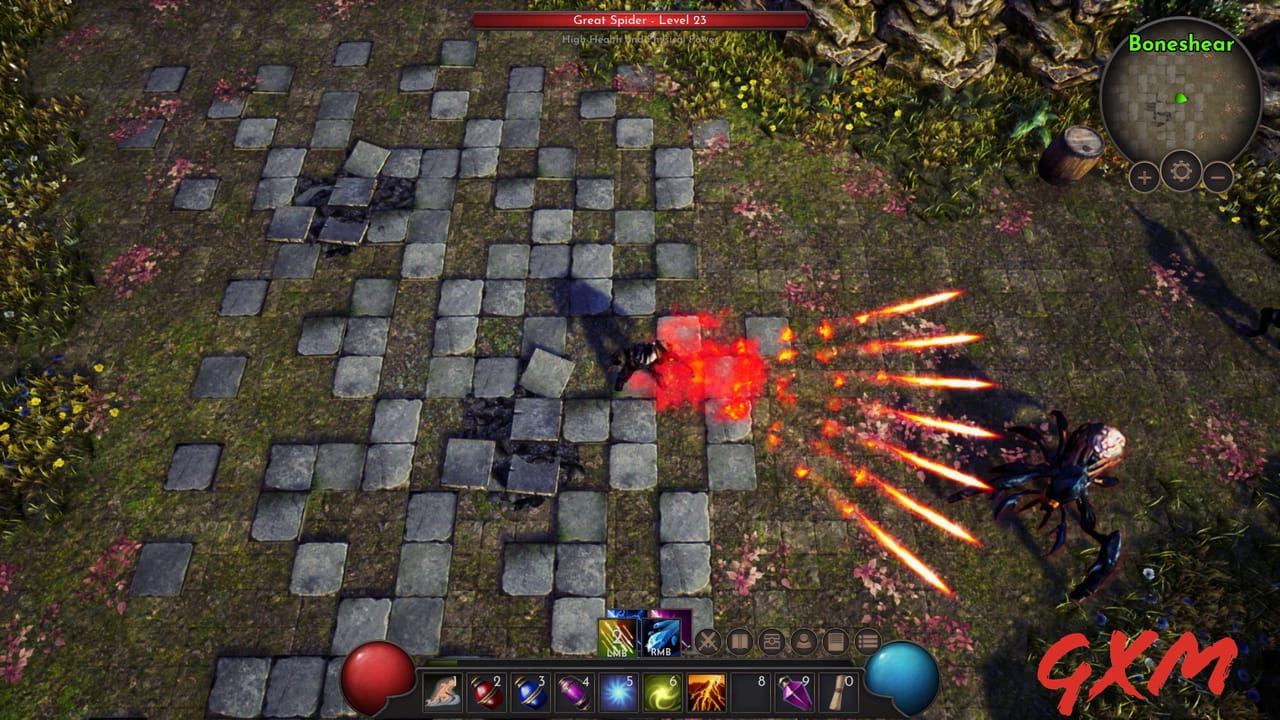
Task: Activate the green swirl ability in slot 6
Action: click(662, 690)
